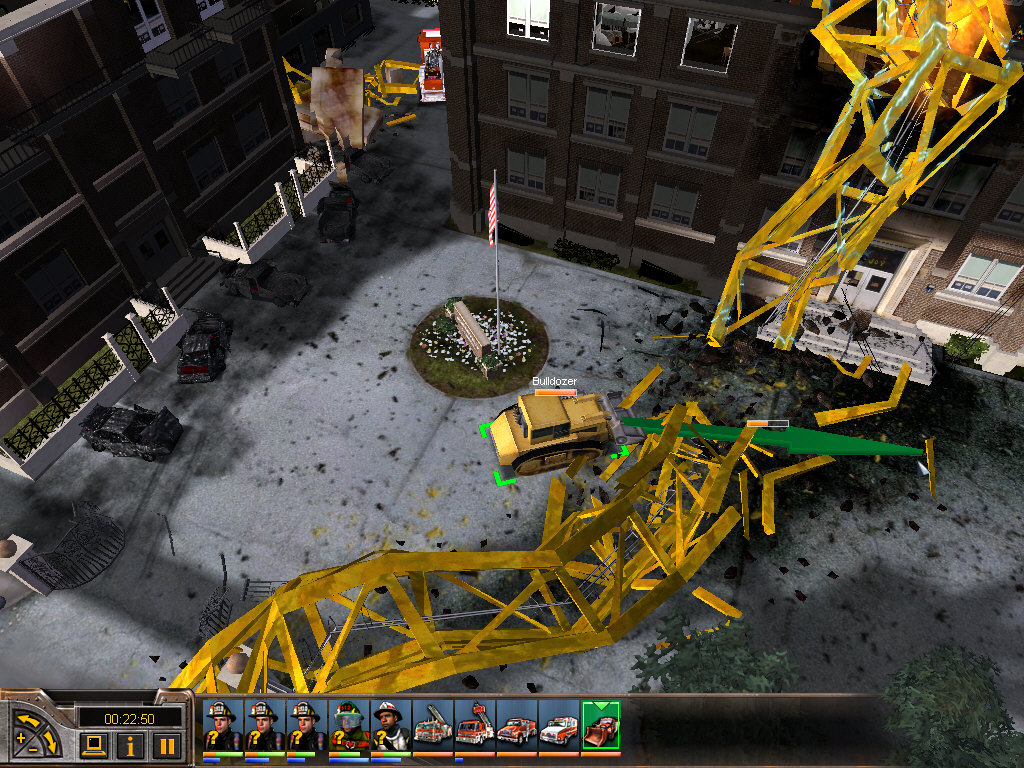Open the mission info panel

point(130,744)
